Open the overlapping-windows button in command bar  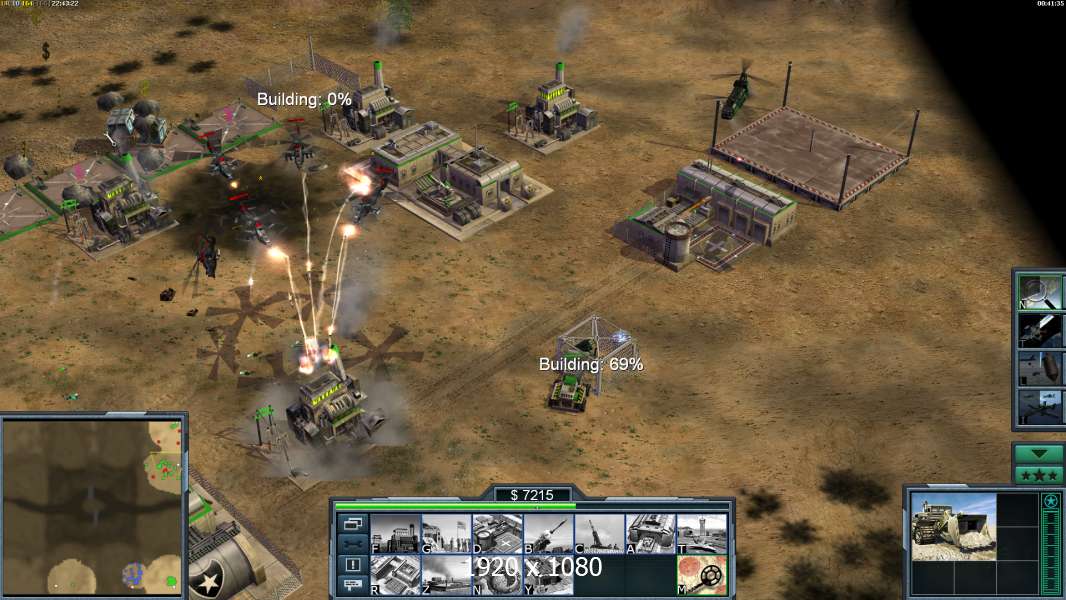pyautogui.click(x=353, y=523)
